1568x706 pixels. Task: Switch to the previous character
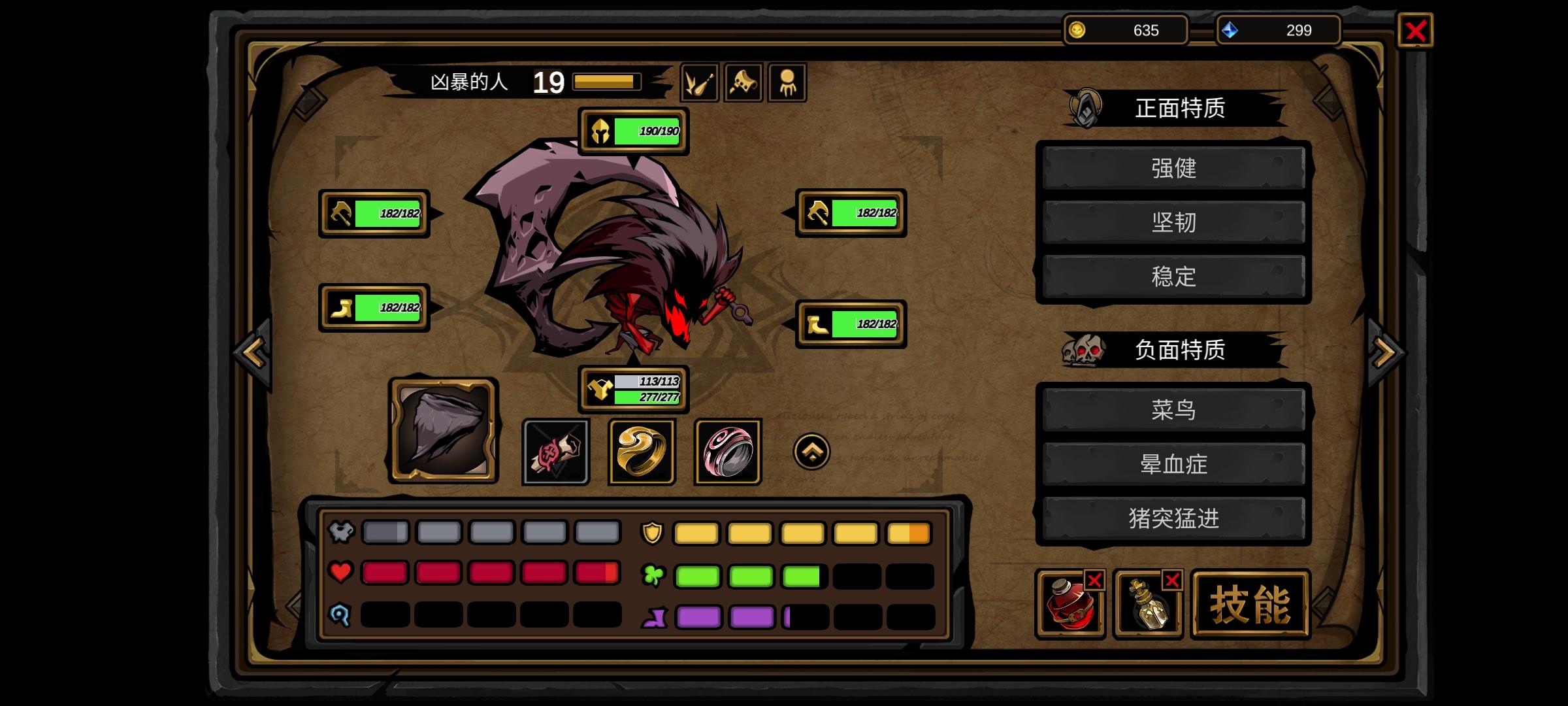pyautogui.click(x=253, y=353)
